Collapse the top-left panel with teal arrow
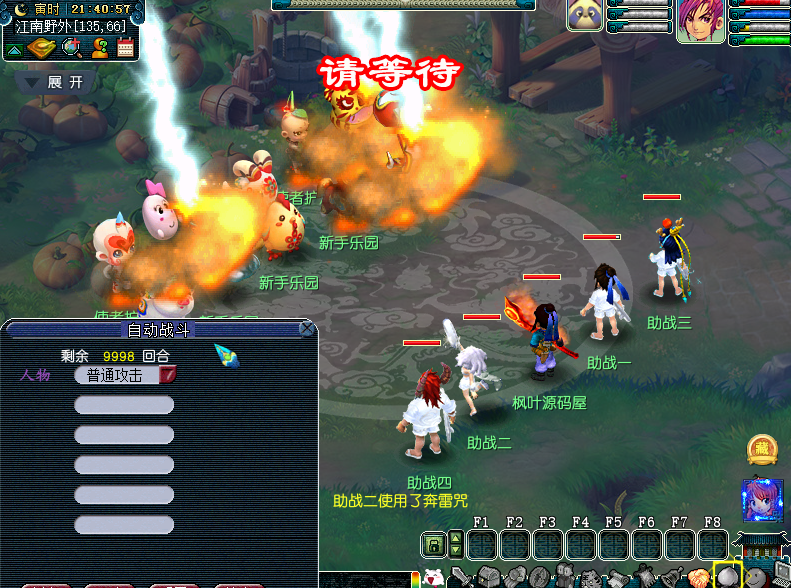This screenshot has height=588, width=791. coord(14,49)
